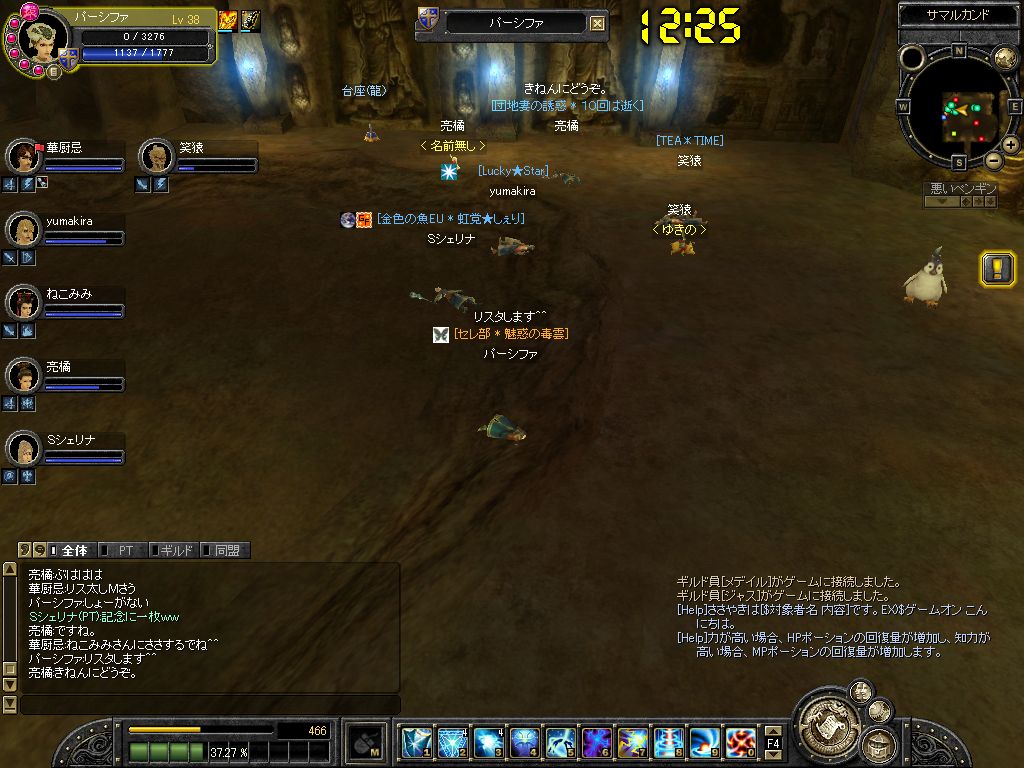1024x768 pixels.
Task: Switch chat to the ギルド tab
Action: click(174, 550)
